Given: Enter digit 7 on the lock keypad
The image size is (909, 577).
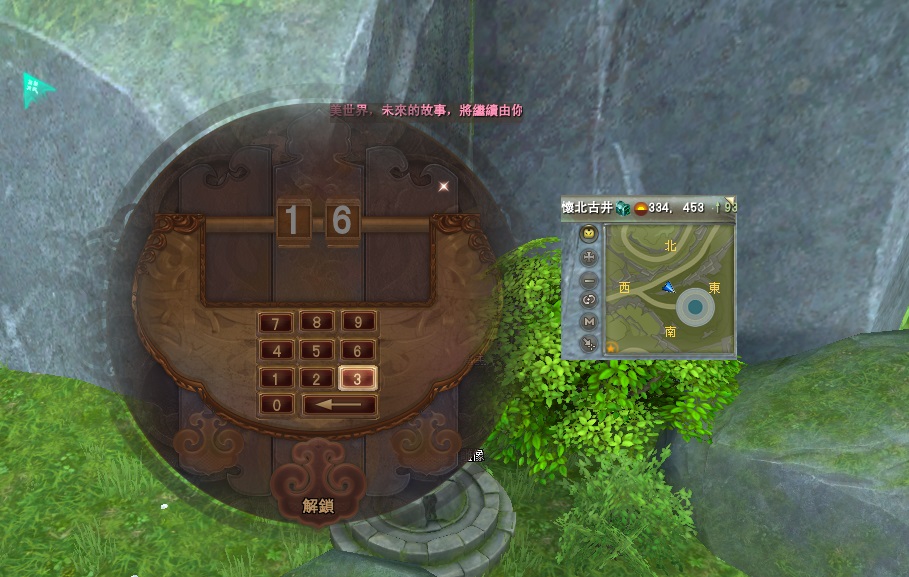Looking at the screenshot, I should click(x=276, y=323).
